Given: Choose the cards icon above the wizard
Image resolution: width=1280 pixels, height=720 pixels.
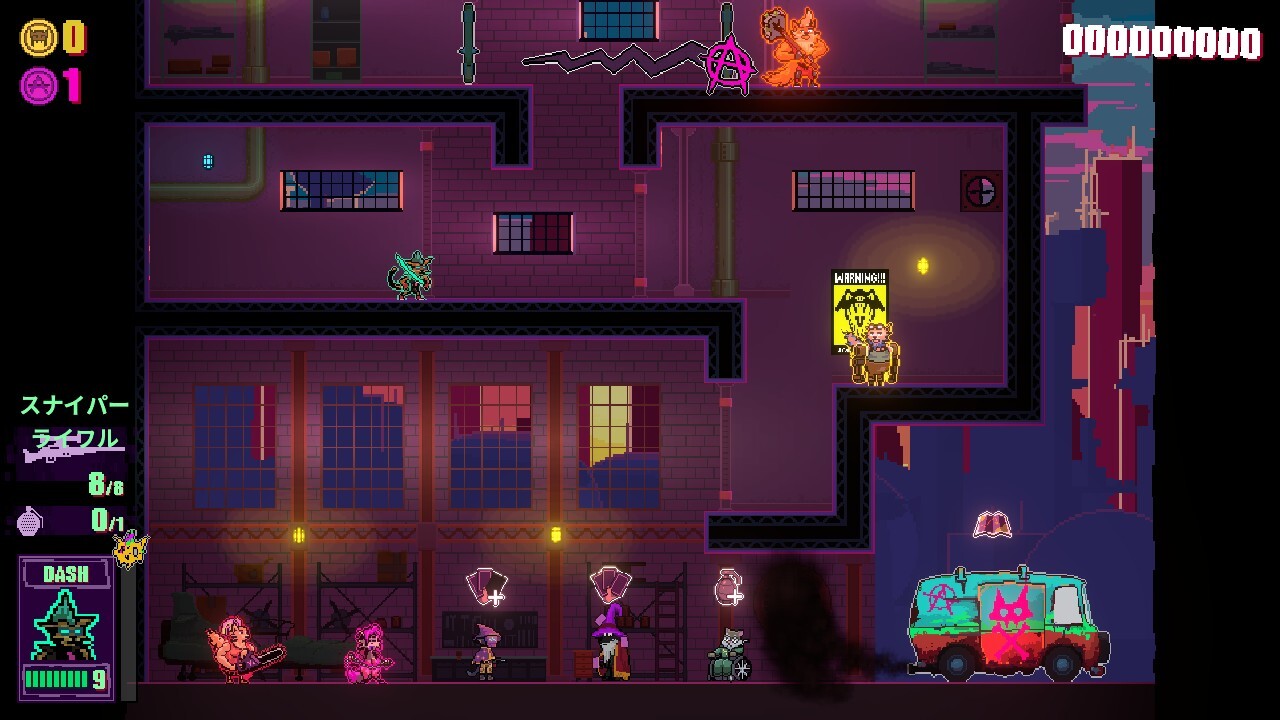Looking at the screenshot, I should 609,582.
